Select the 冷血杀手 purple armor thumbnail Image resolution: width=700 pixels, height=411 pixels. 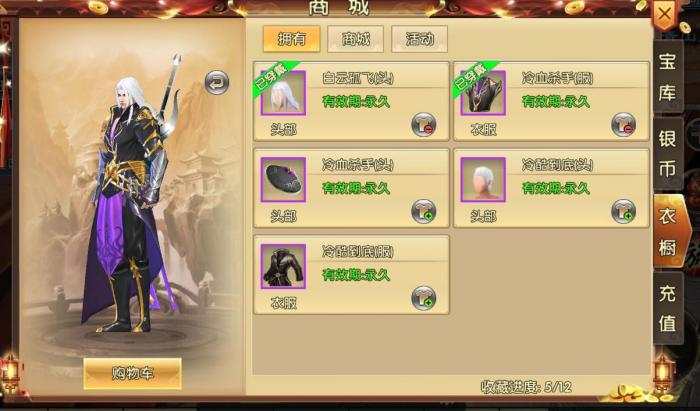[483, 94]
